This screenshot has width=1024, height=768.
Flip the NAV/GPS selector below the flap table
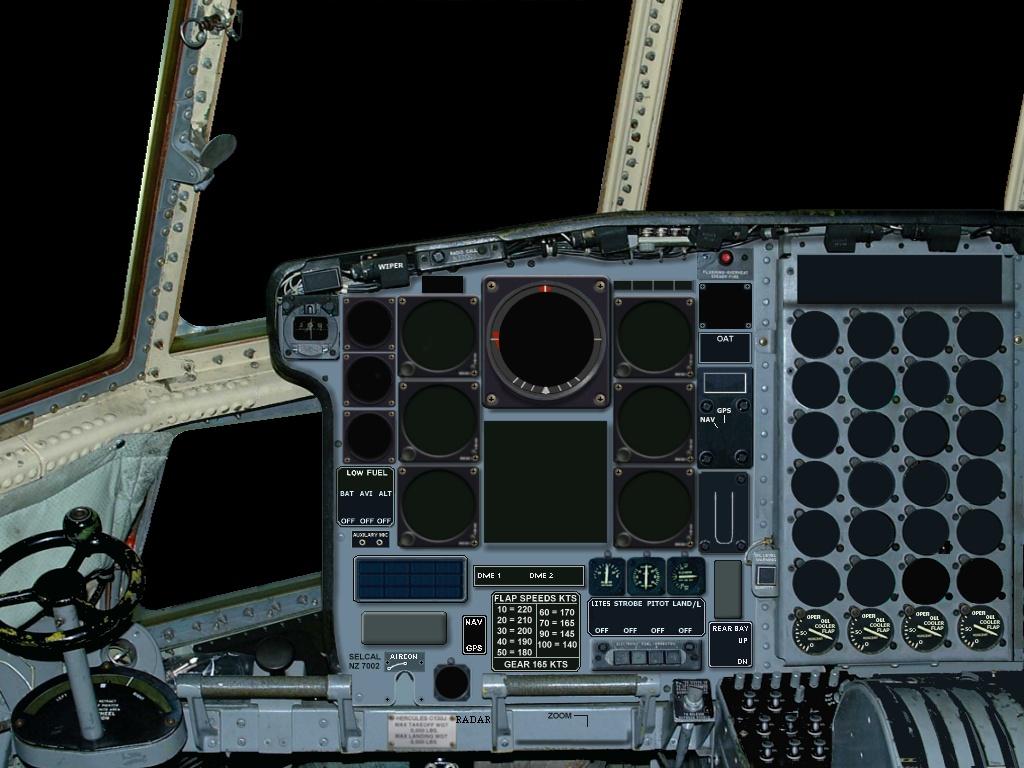tap(474, 635)
